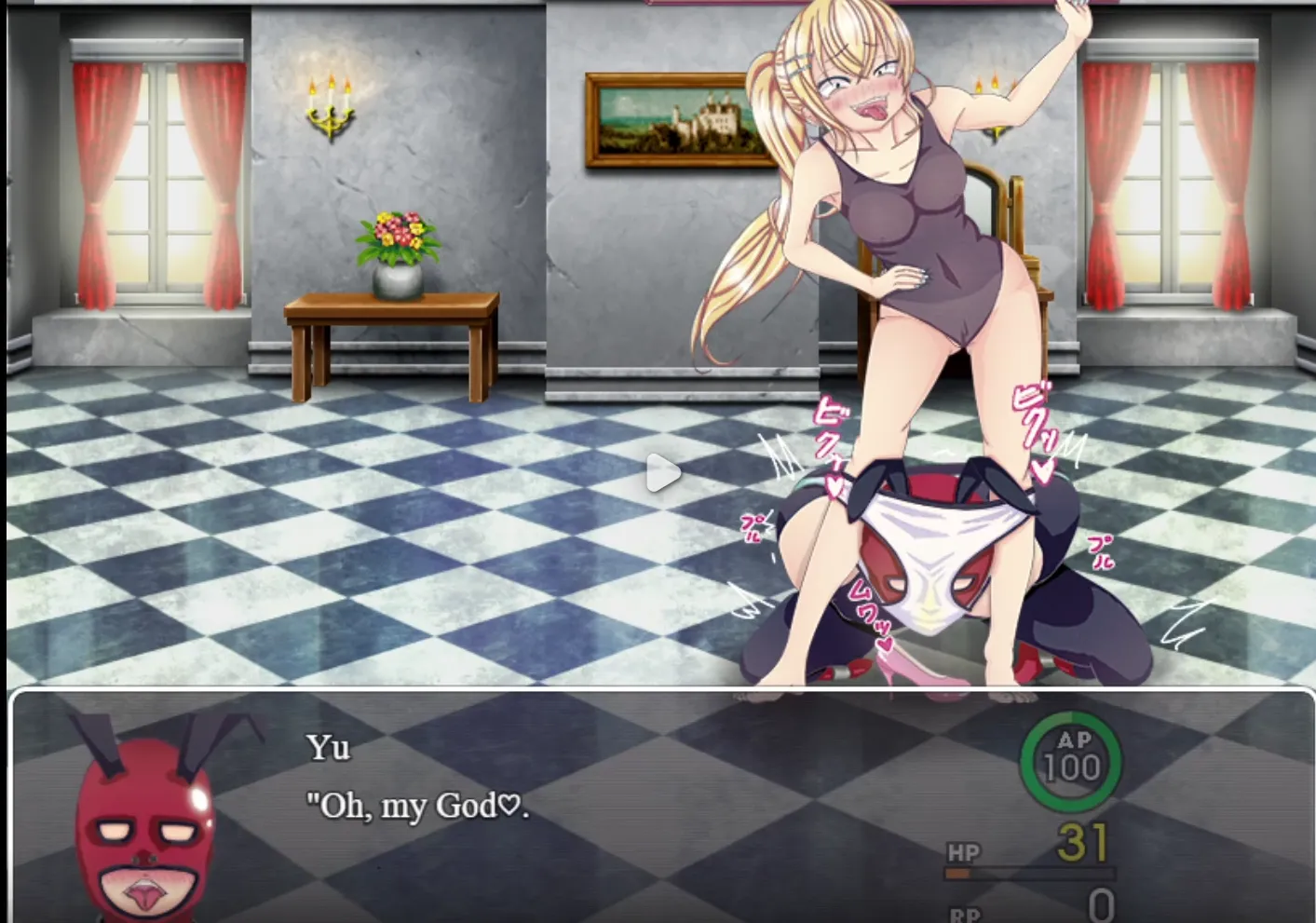Click the white play triangle overlay
1316x923 pixels.
pos(662,473)
